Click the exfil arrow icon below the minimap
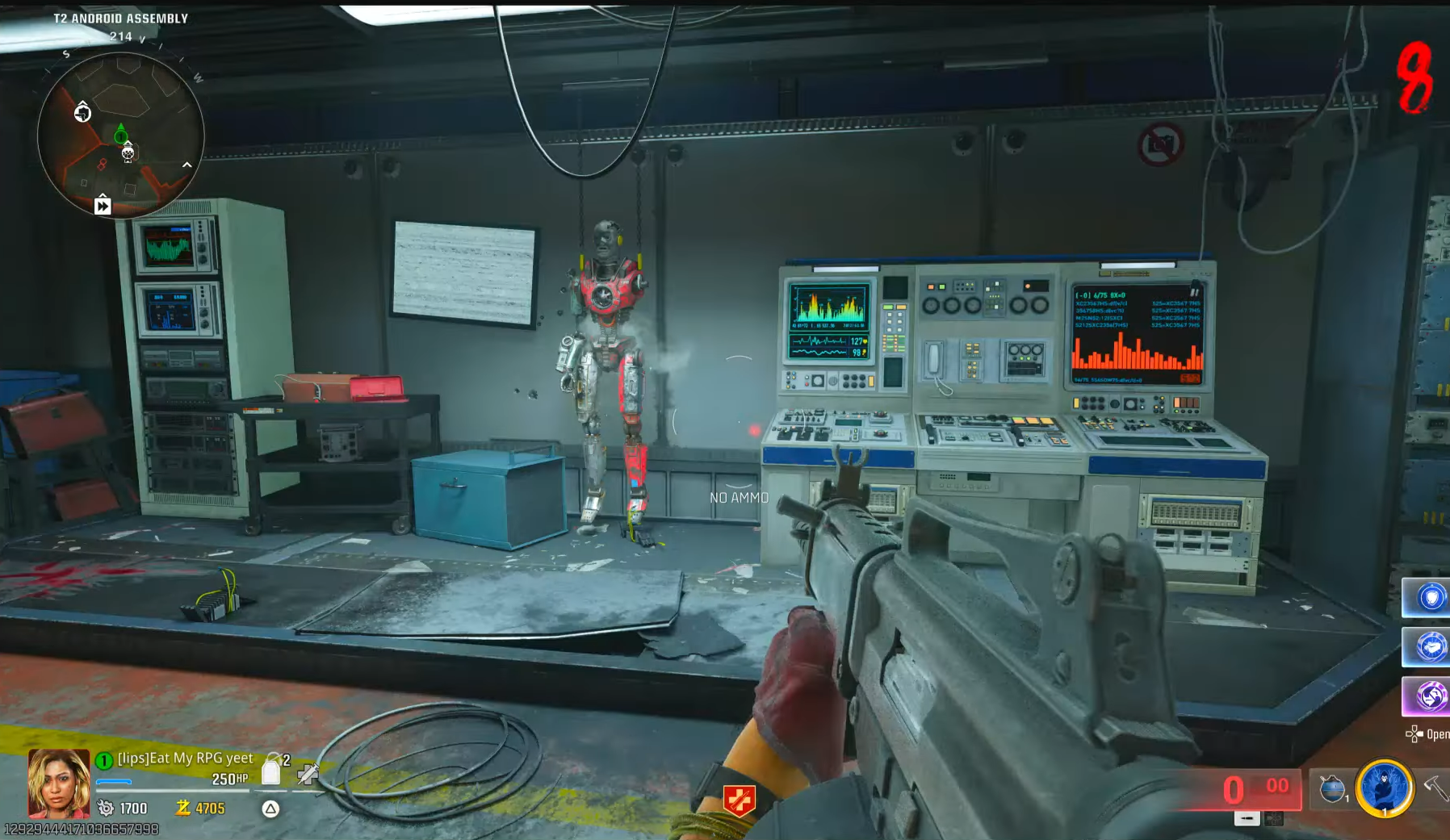 (102, 207)
